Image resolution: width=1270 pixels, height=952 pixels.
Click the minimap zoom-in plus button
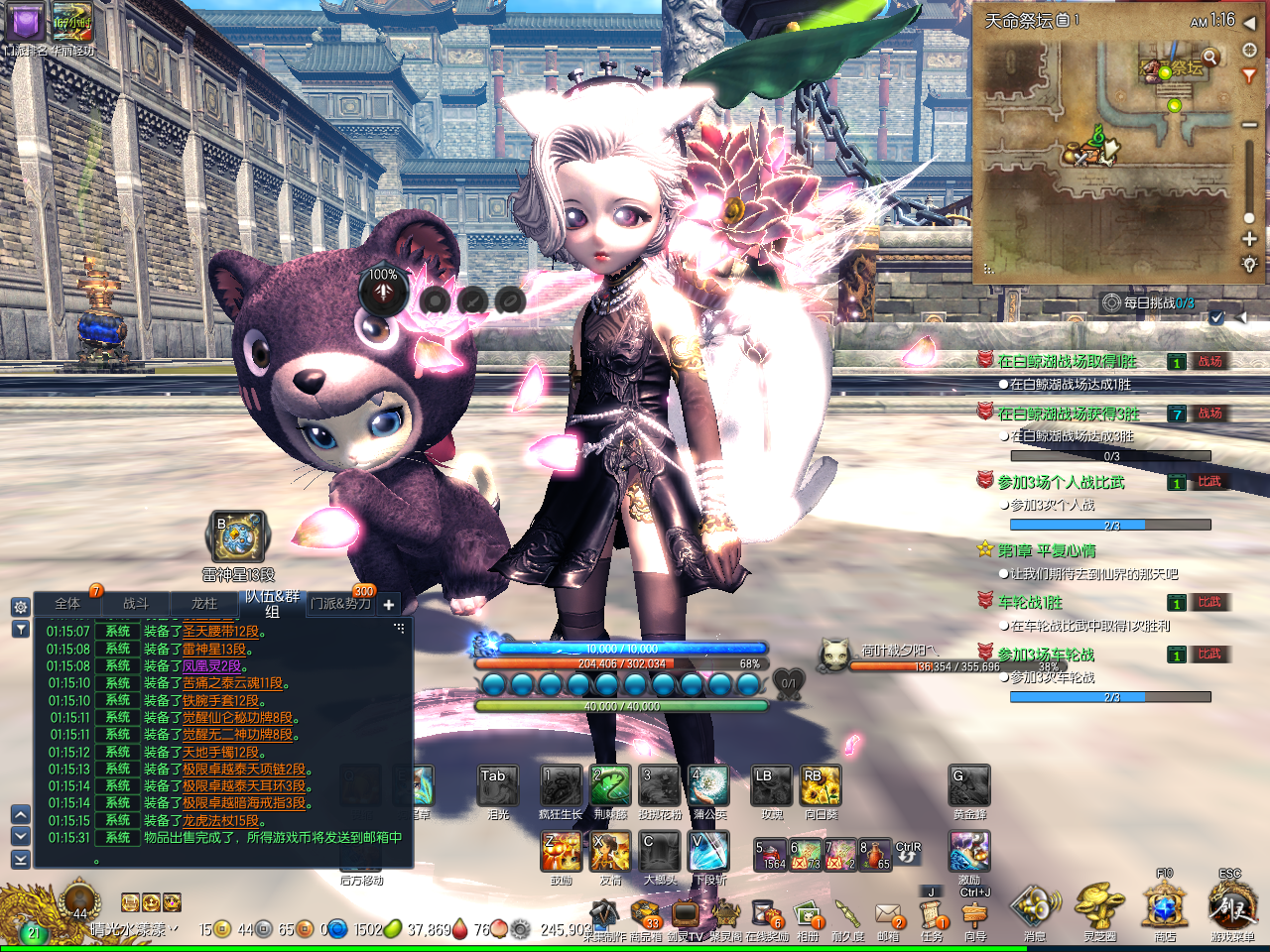[1249, 239]
